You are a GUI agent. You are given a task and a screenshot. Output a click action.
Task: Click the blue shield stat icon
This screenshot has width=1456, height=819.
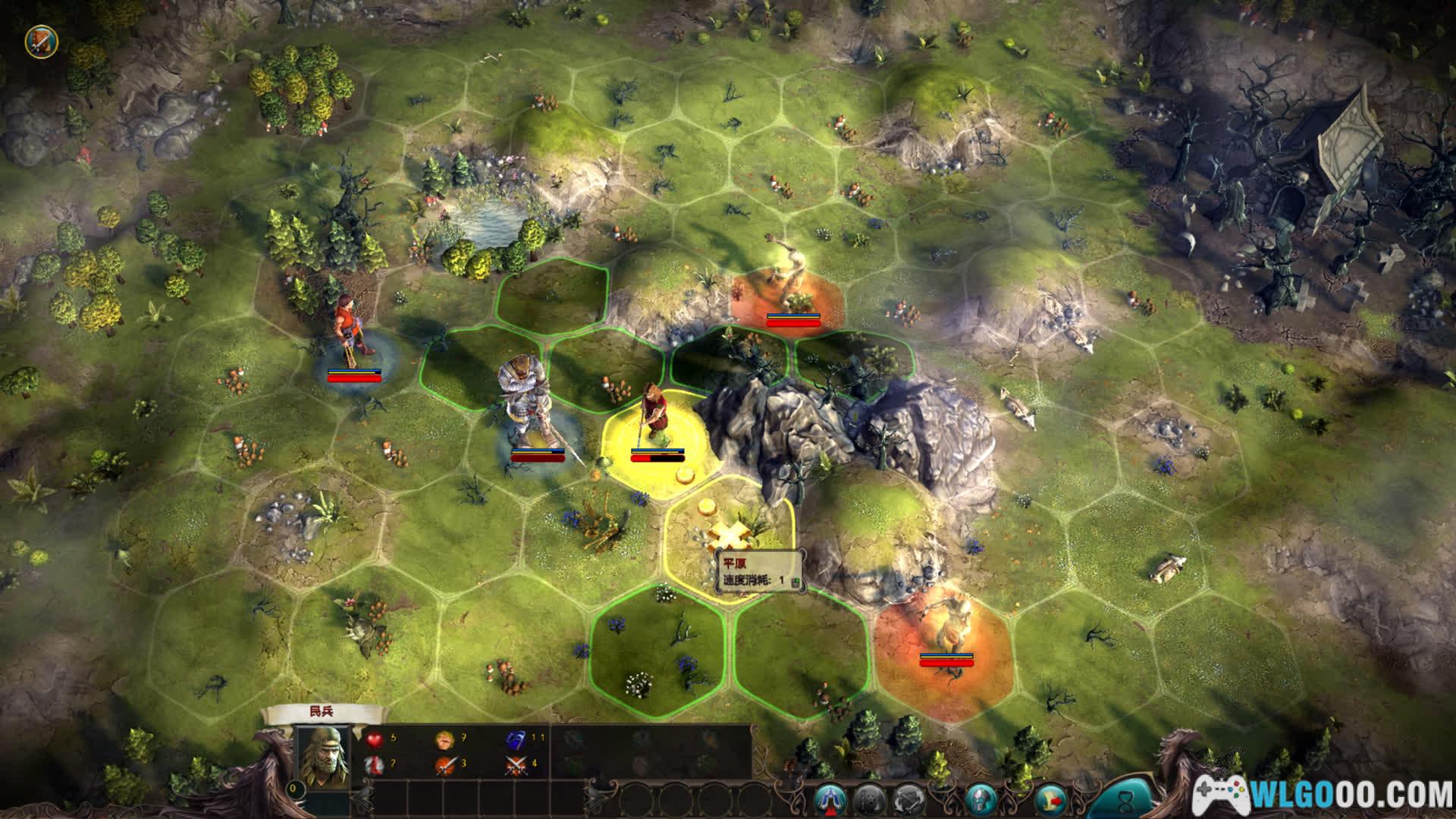pyautogui.click(x=516, y=739)
